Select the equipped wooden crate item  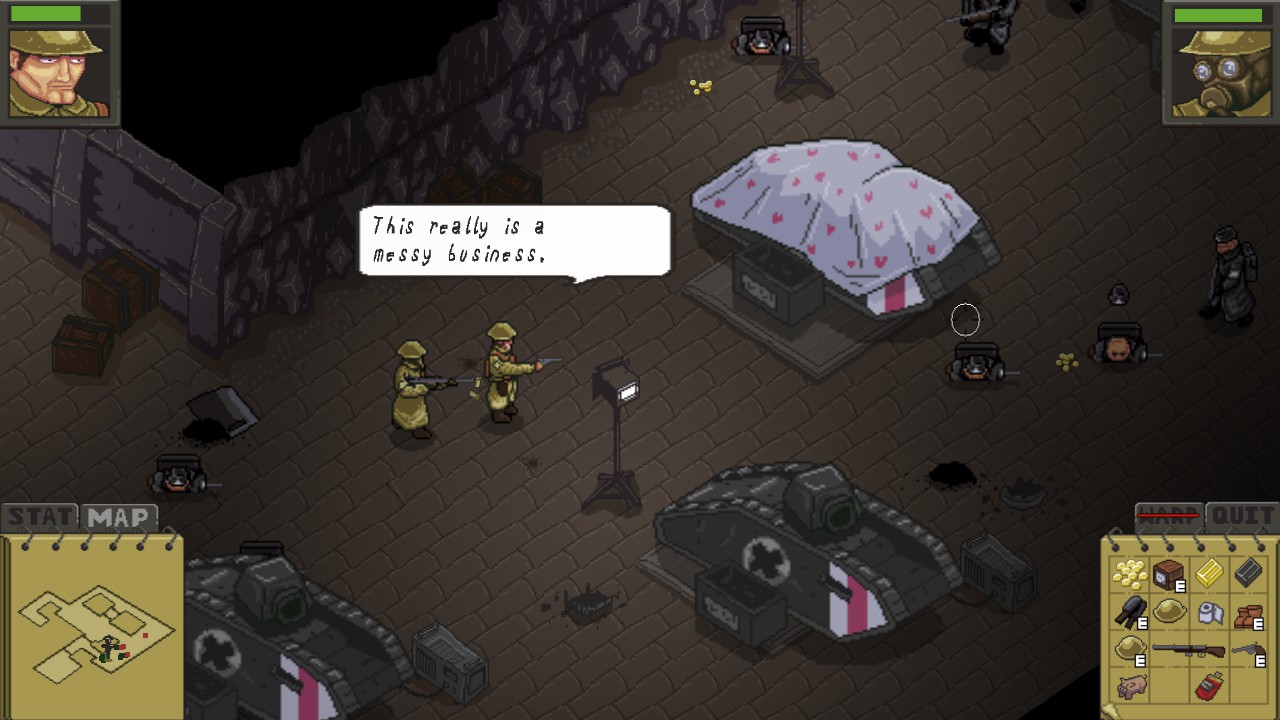tap(1168, 575)
